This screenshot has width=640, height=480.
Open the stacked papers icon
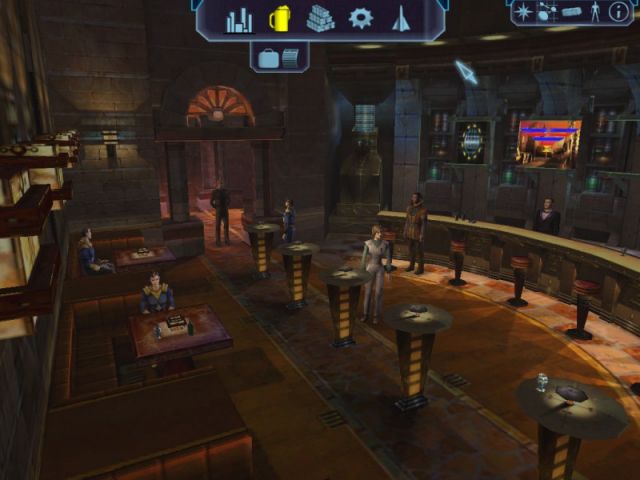(291, 58)
